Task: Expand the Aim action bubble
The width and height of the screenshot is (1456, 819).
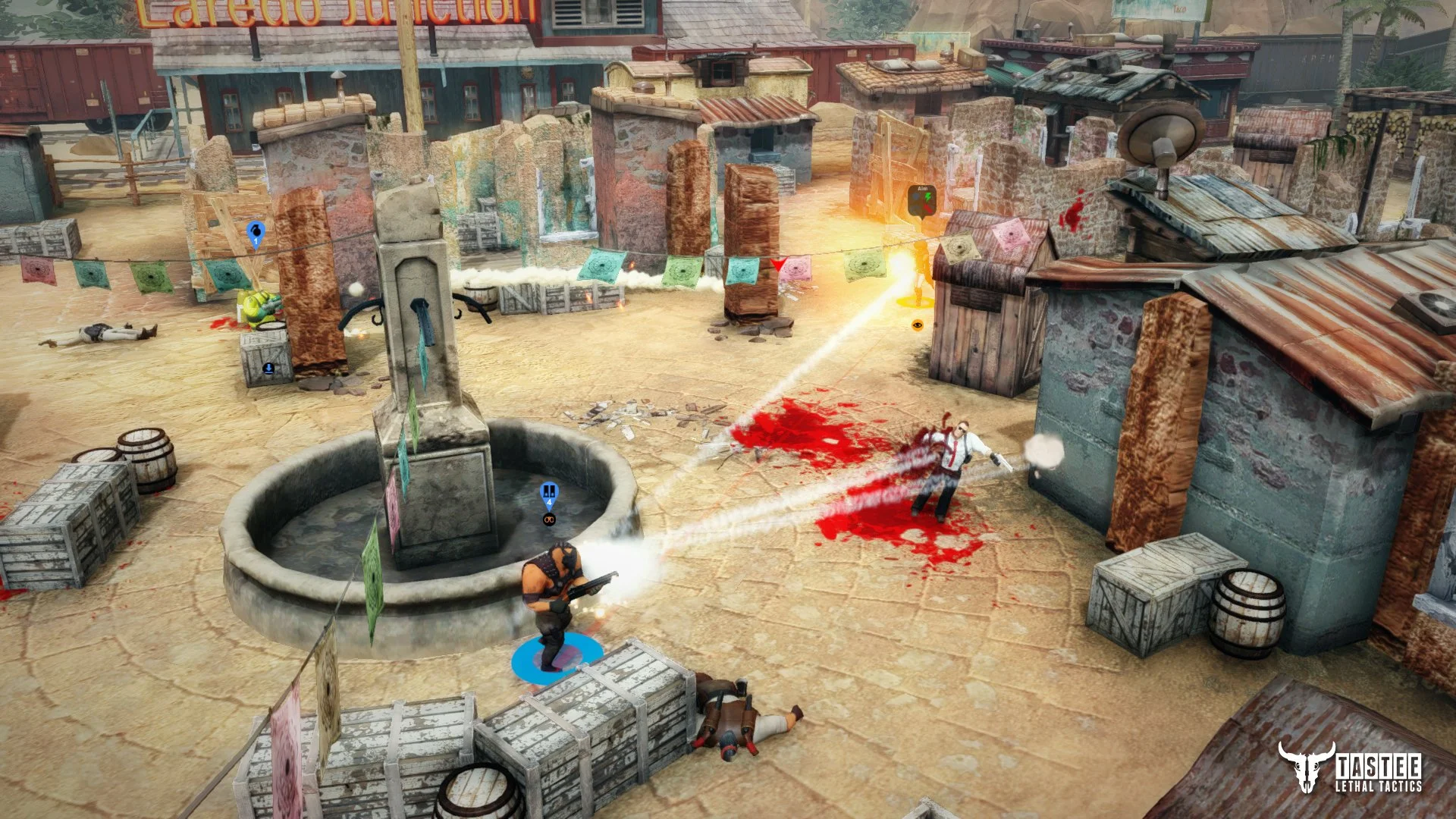Action: click(x=922, y=200)
